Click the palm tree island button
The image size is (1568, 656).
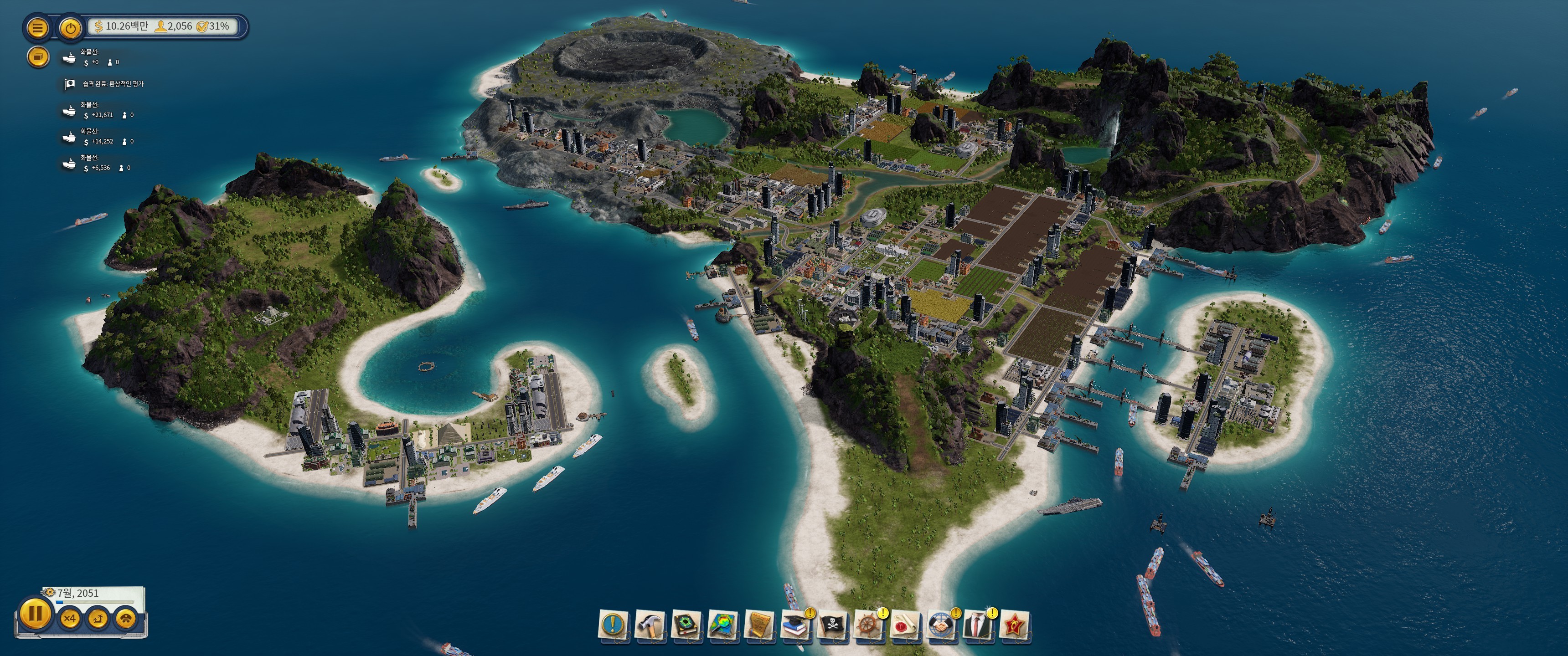point(98,619)
